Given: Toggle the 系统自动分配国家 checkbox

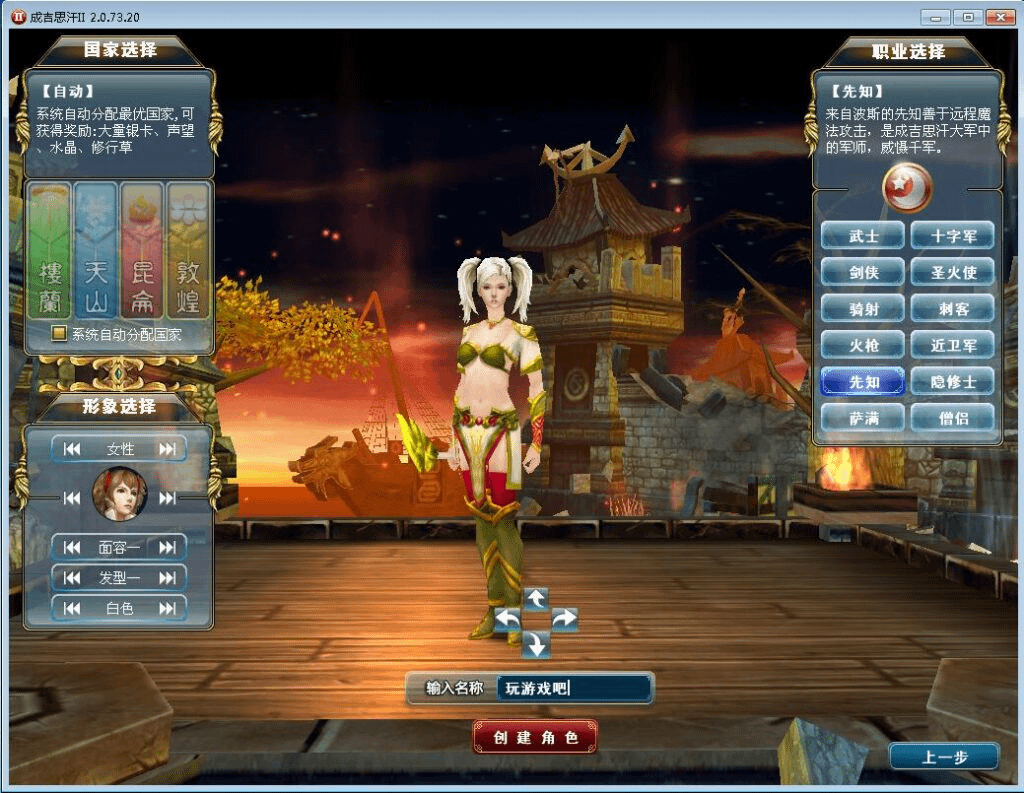Looking at the screenshot, I should pos(60,334).
